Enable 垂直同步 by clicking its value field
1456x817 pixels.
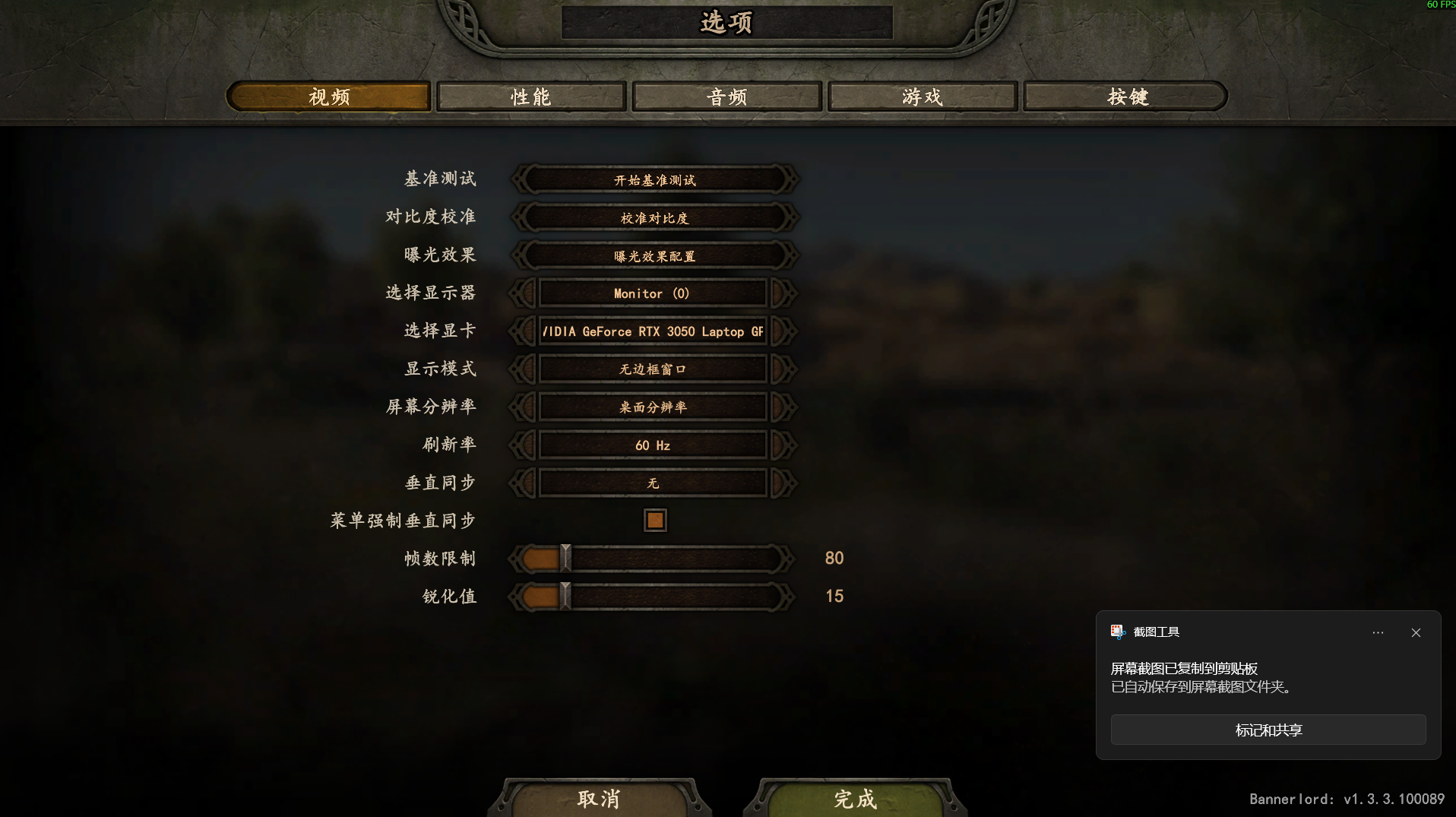pyautogui.click(x=654, y=483)
